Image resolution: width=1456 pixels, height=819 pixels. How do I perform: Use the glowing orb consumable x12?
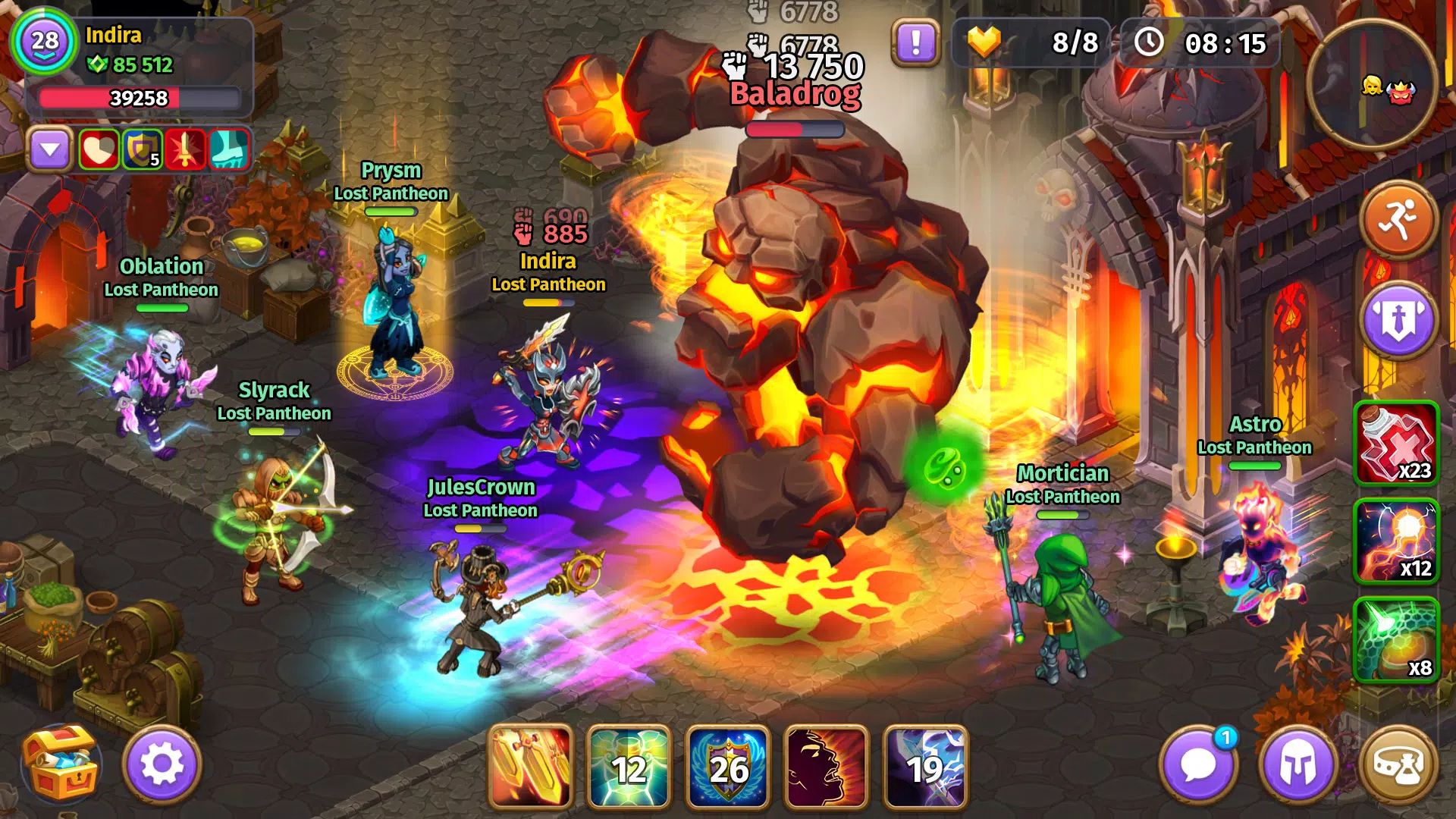tap(1396, 541)
